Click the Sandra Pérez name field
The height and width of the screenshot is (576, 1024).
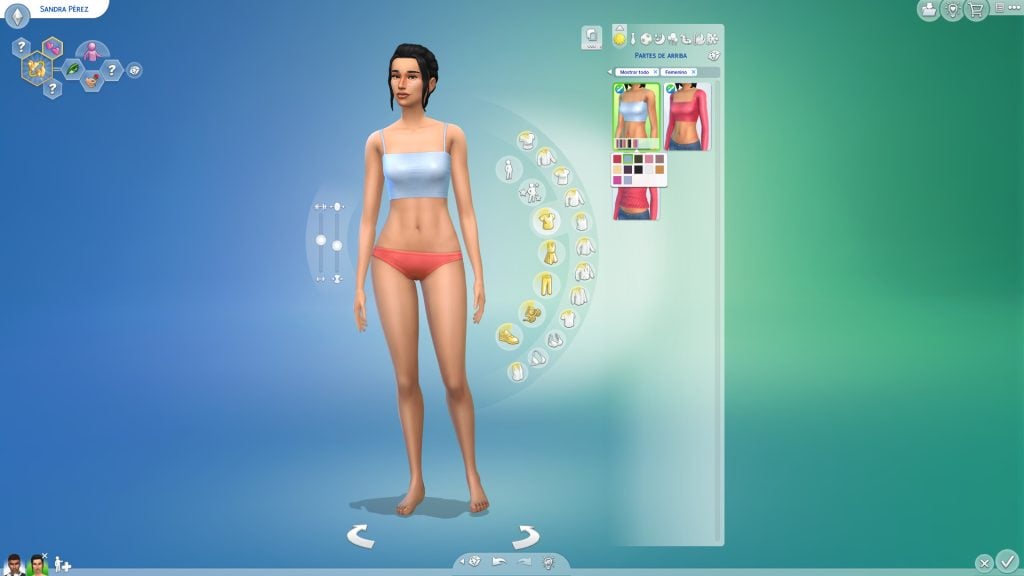tap(64, 9)
